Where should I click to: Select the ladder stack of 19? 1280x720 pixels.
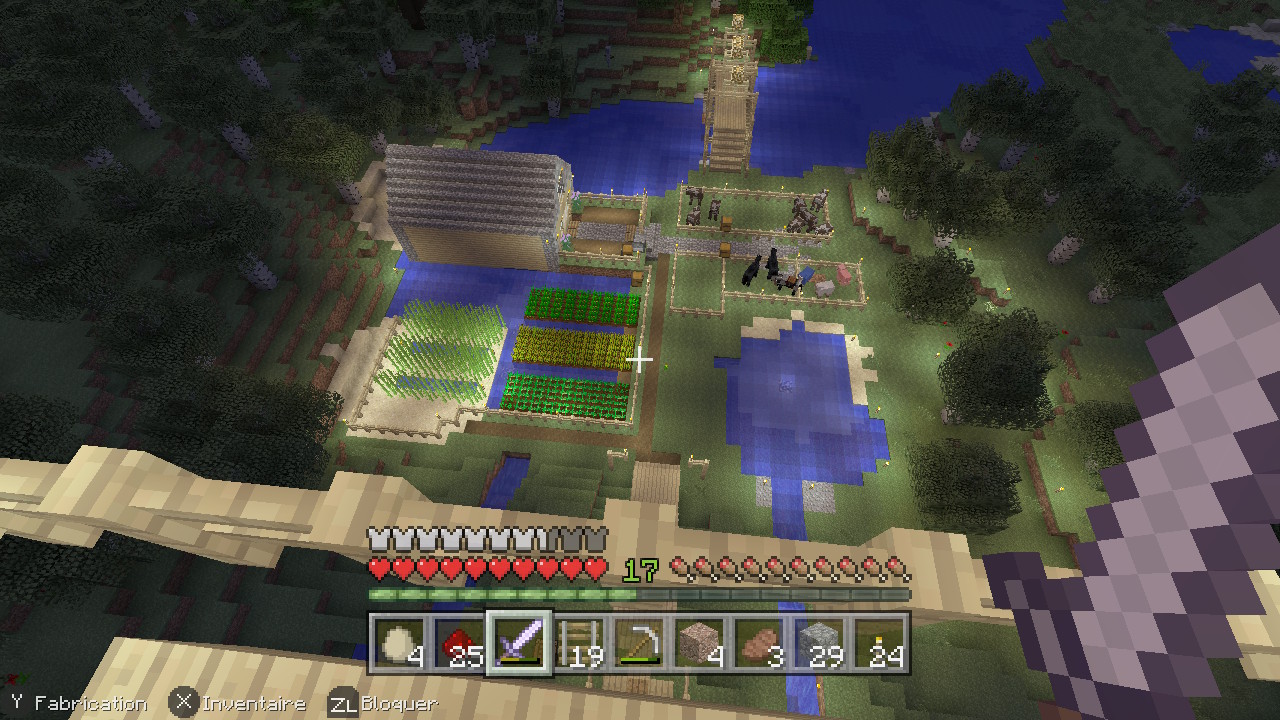coord(579,643)
